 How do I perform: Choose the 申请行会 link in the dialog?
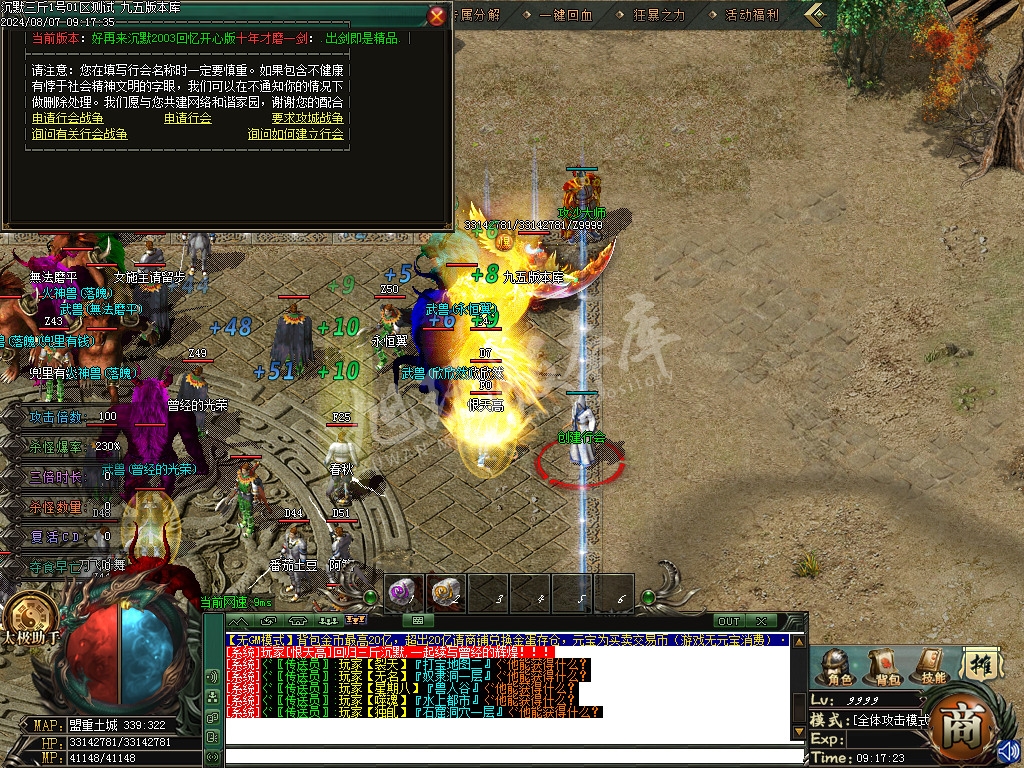coord(188,118)
